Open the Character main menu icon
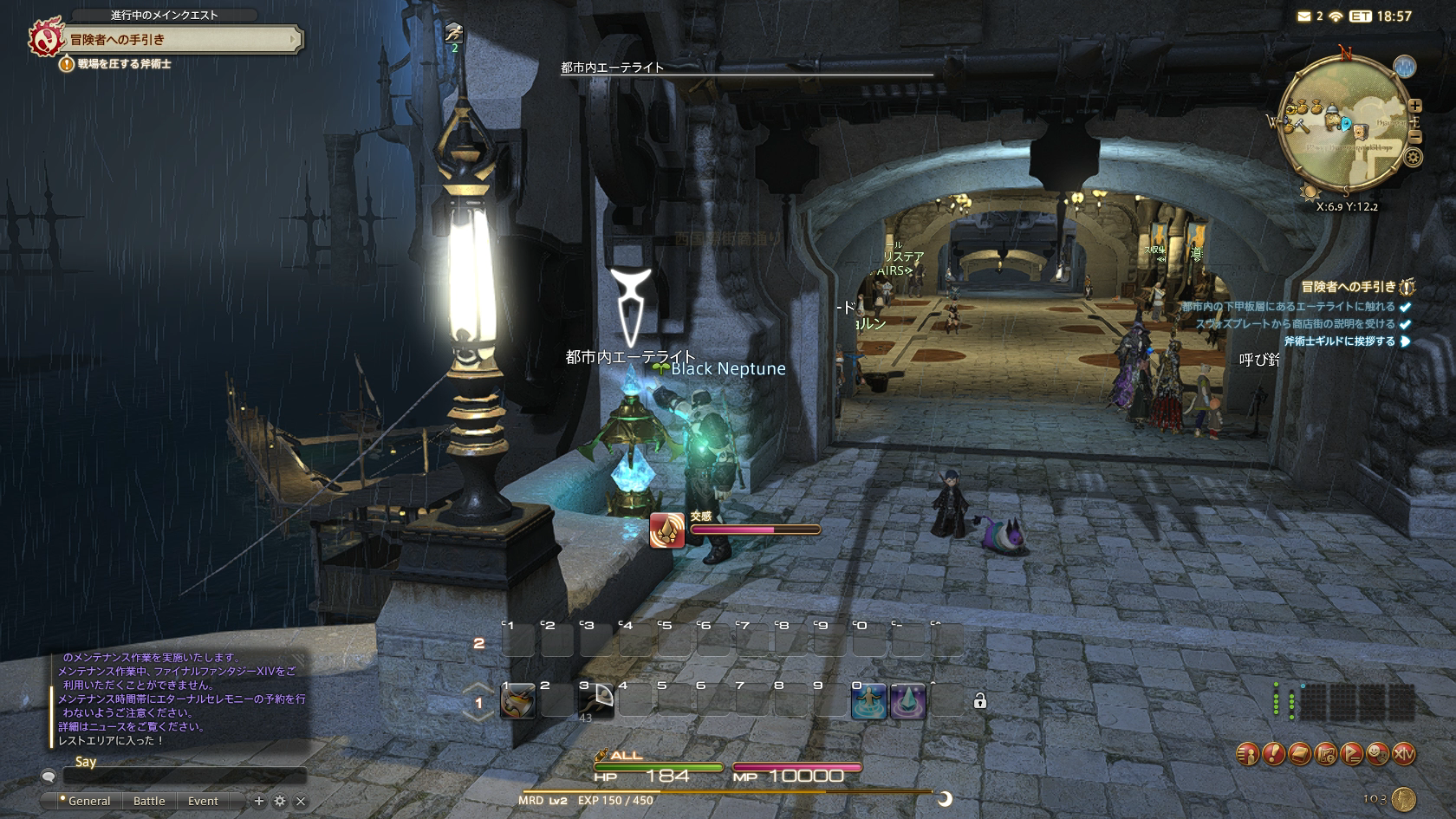 [1247, 755]
